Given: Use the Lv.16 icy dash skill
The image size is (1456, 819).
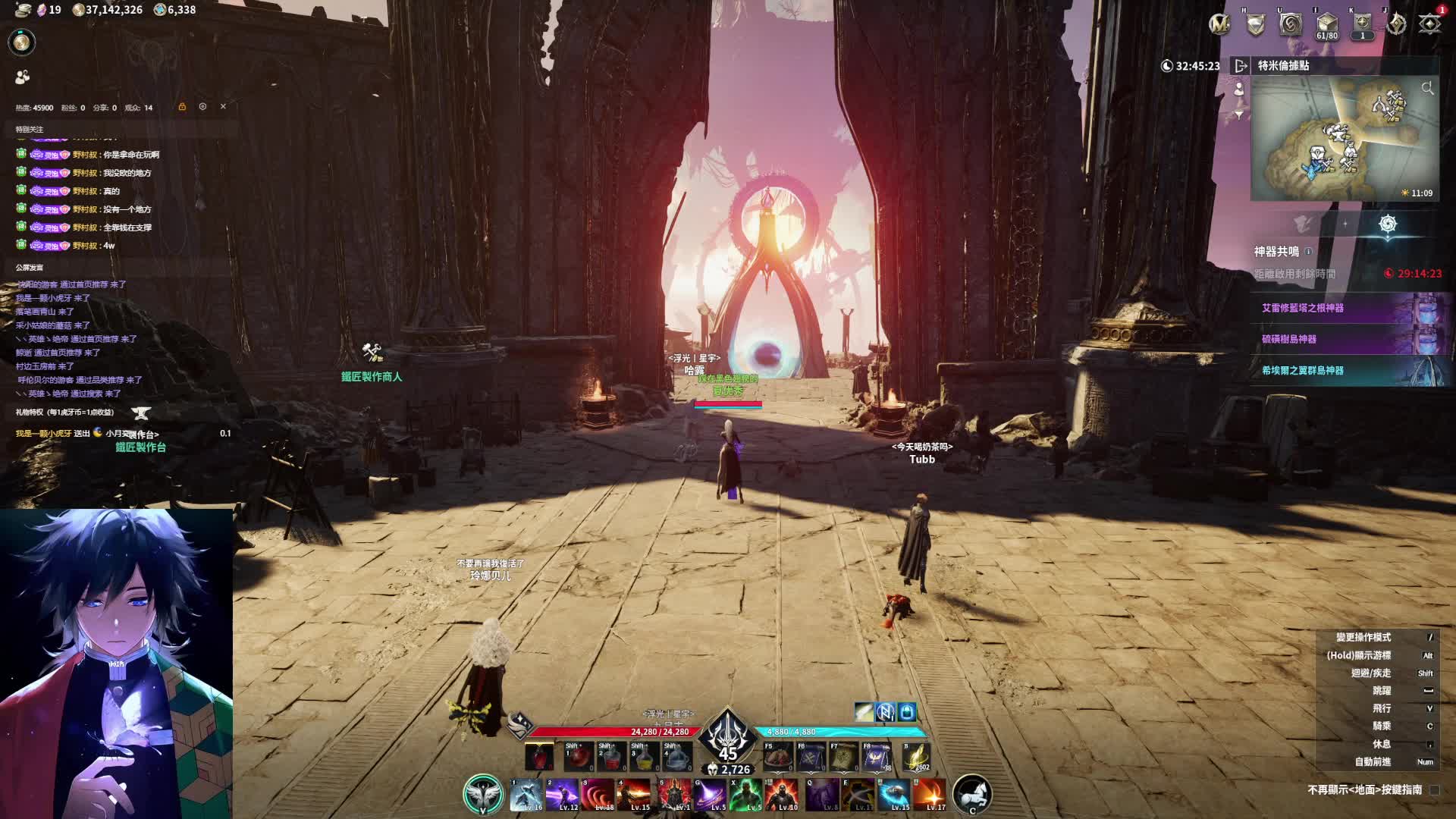Looking at the screenshot, I should [x=526, y=795].
